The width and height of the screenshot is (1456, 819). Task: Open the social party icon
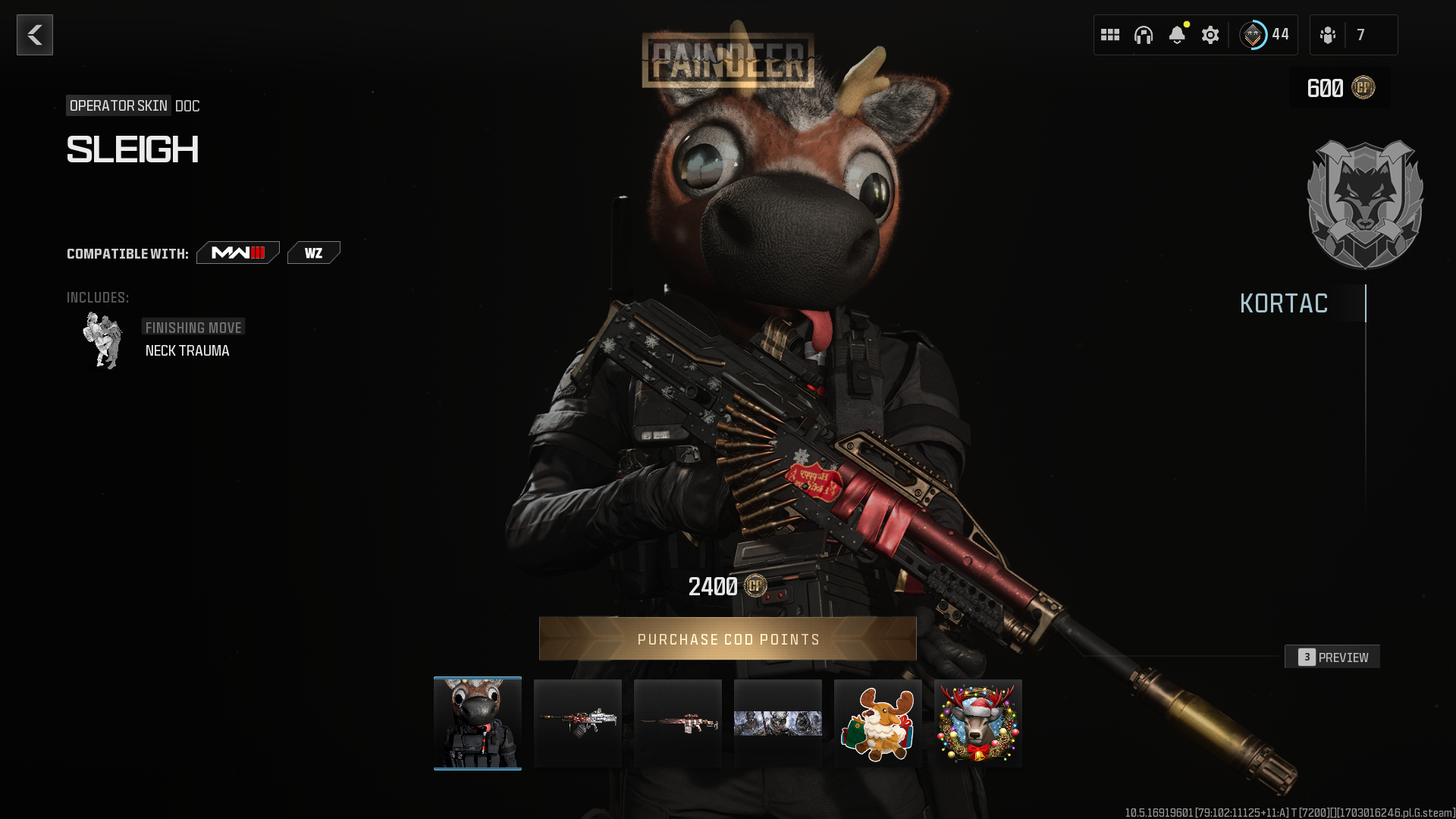[1328, 34]
